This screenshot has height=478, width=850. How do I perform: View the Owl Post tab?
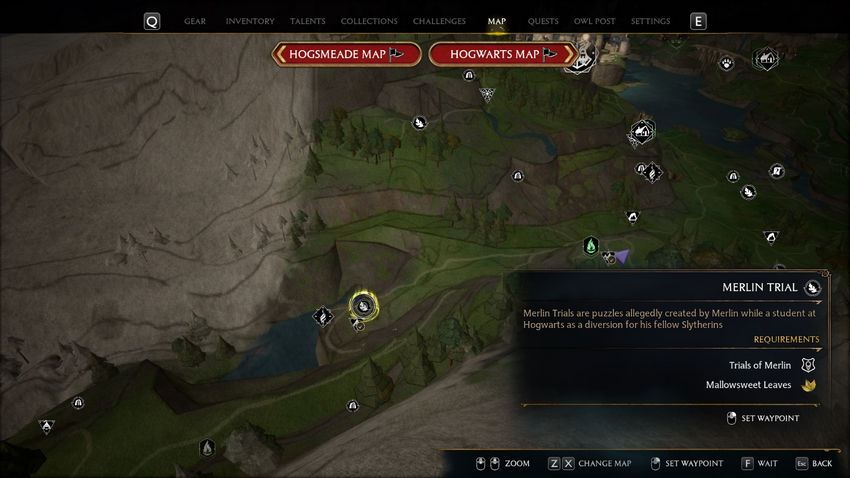click(x=595, y=21)
